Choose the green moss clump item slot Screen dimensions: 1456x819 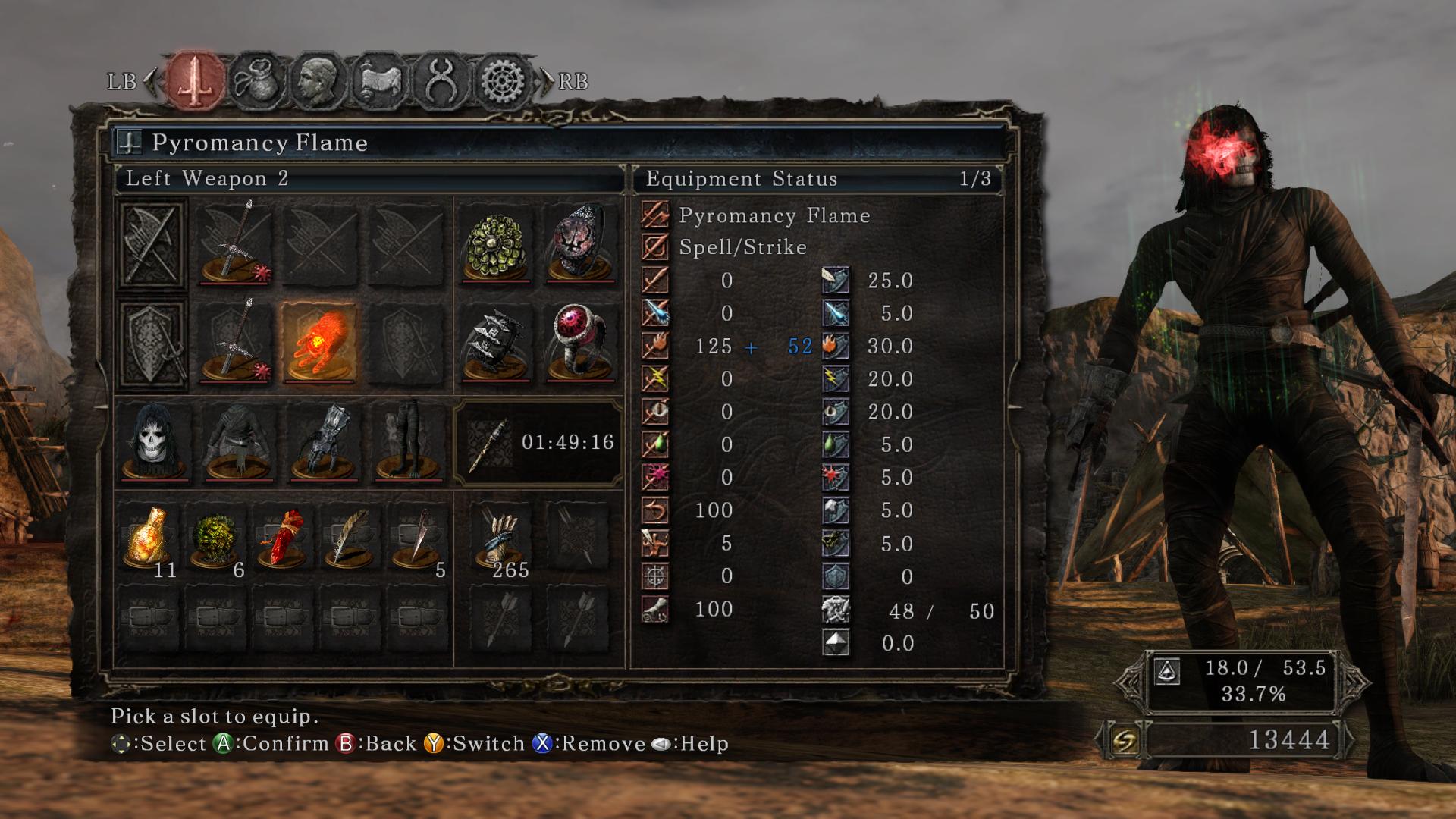pyautogui.click(x=216, y=538)
